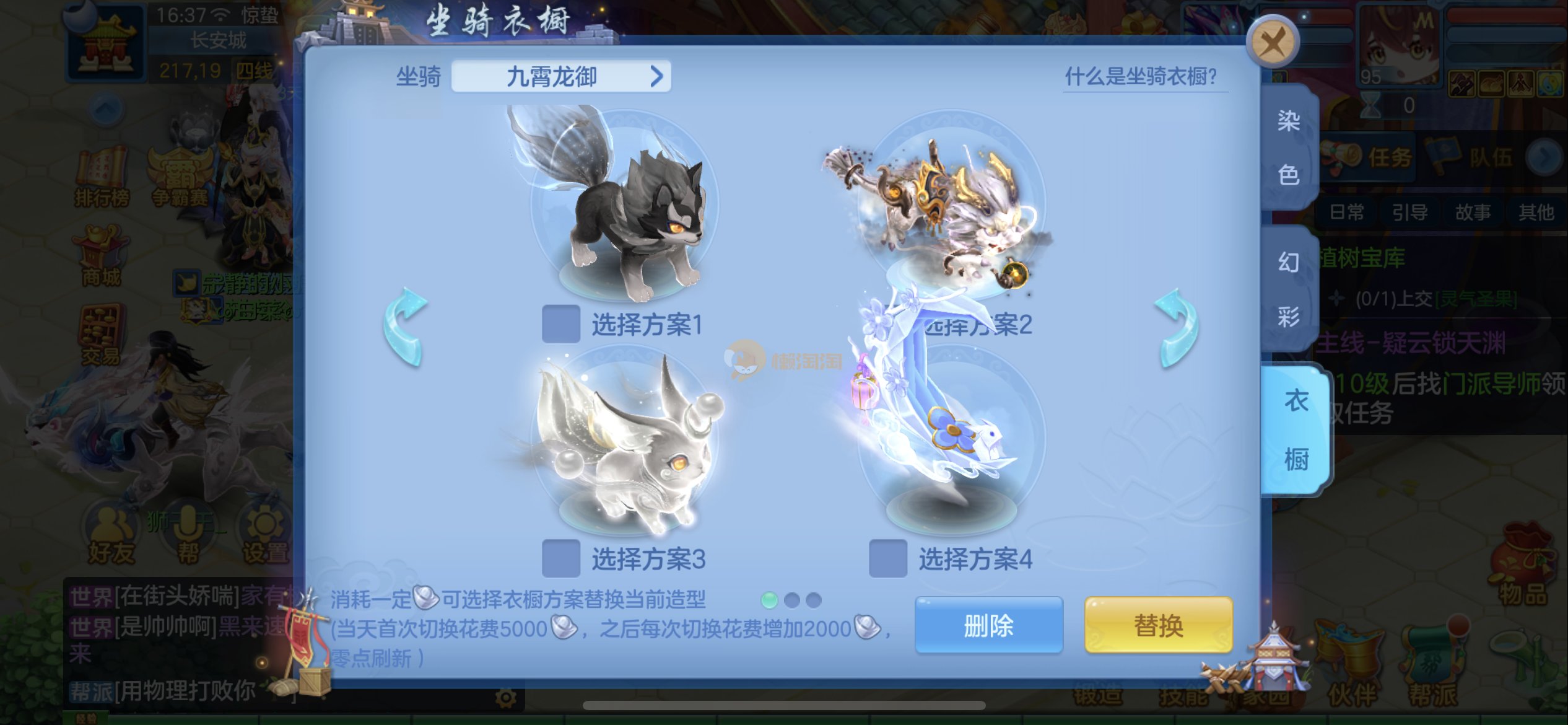Screen dimensions: 1568x725
Task: Go to next wardrobe page arrow
Action: (x=1177, y=327)
